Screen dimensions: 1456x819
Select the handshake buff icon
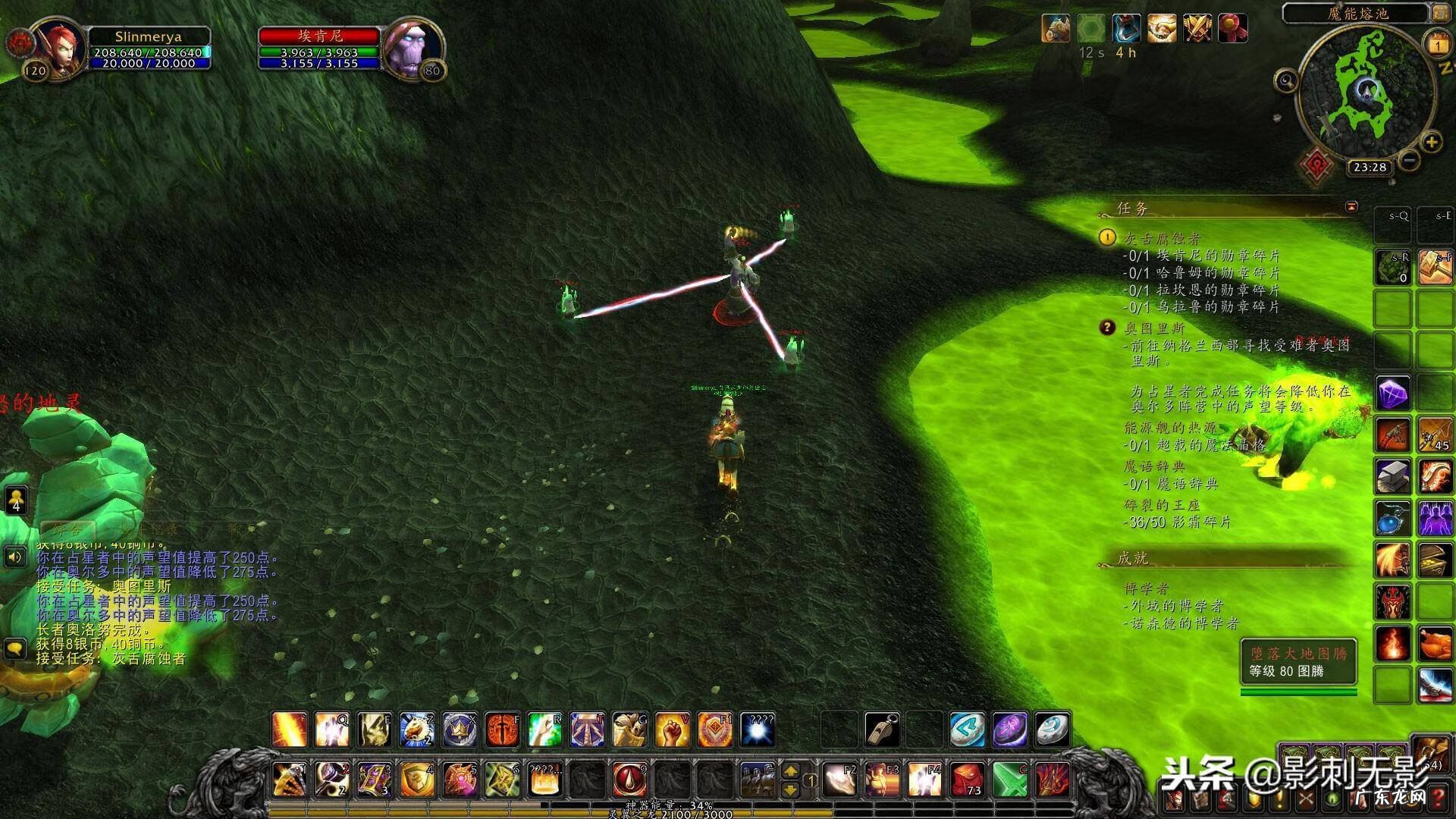[x=1161, y=29]
